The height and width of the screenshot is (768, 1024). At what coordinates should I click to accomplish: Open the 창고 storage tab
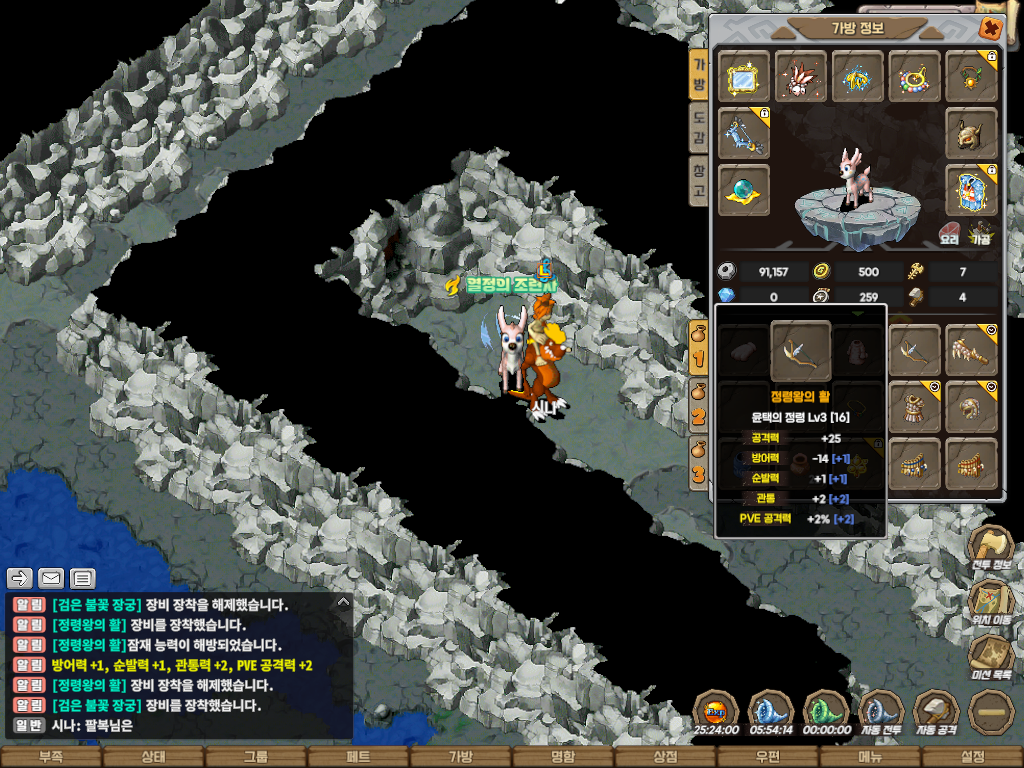point(699,182)
